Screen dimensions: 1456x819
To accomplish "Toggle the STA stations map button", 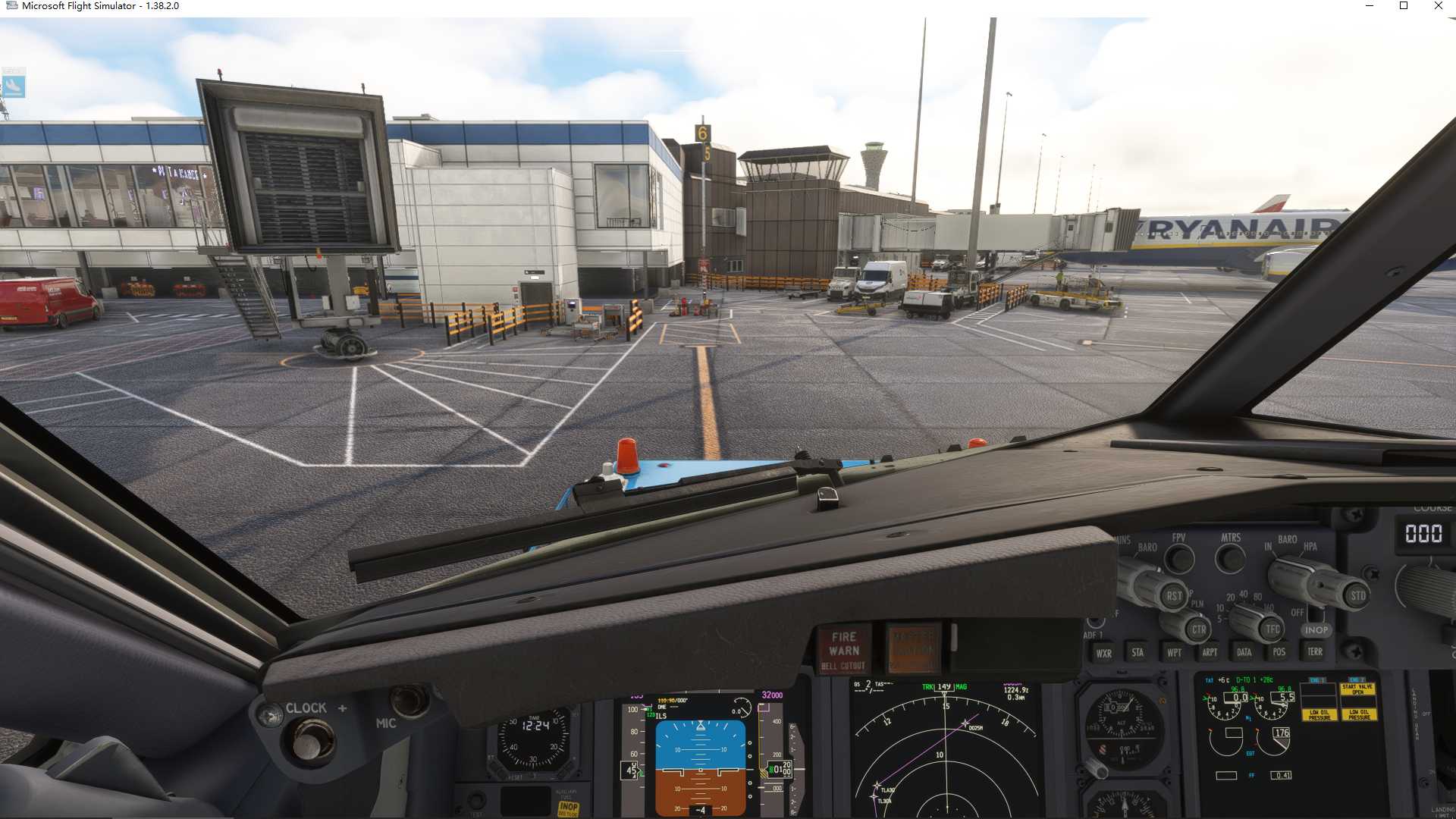I will click(1137, 652).
